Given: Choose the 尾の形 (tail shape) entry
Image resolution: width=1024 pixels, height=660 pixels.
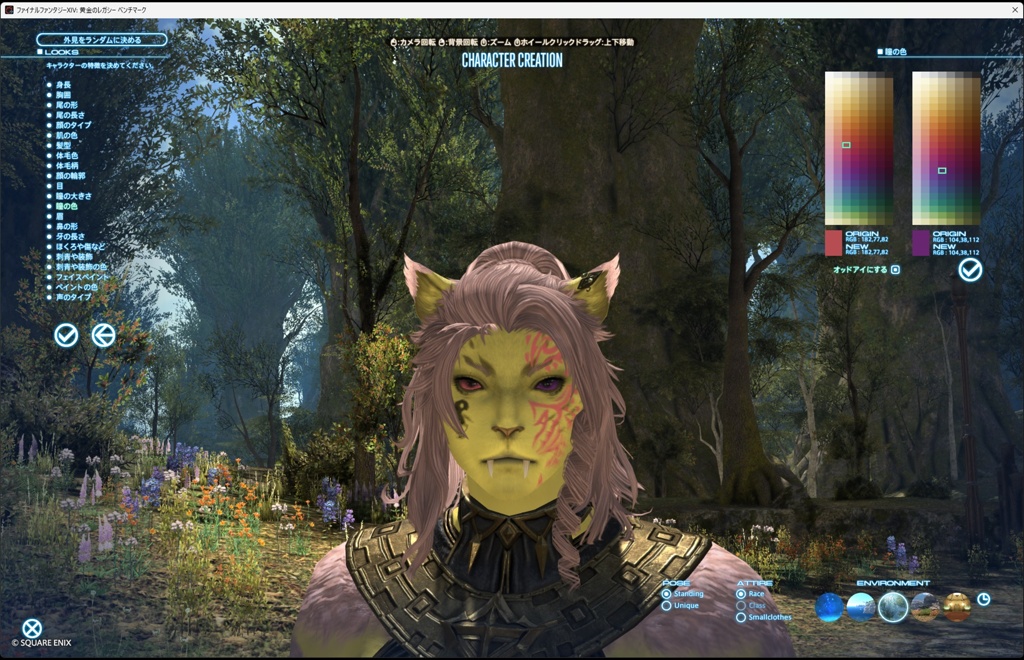Looking at the screenshot, I should point(67,105).
